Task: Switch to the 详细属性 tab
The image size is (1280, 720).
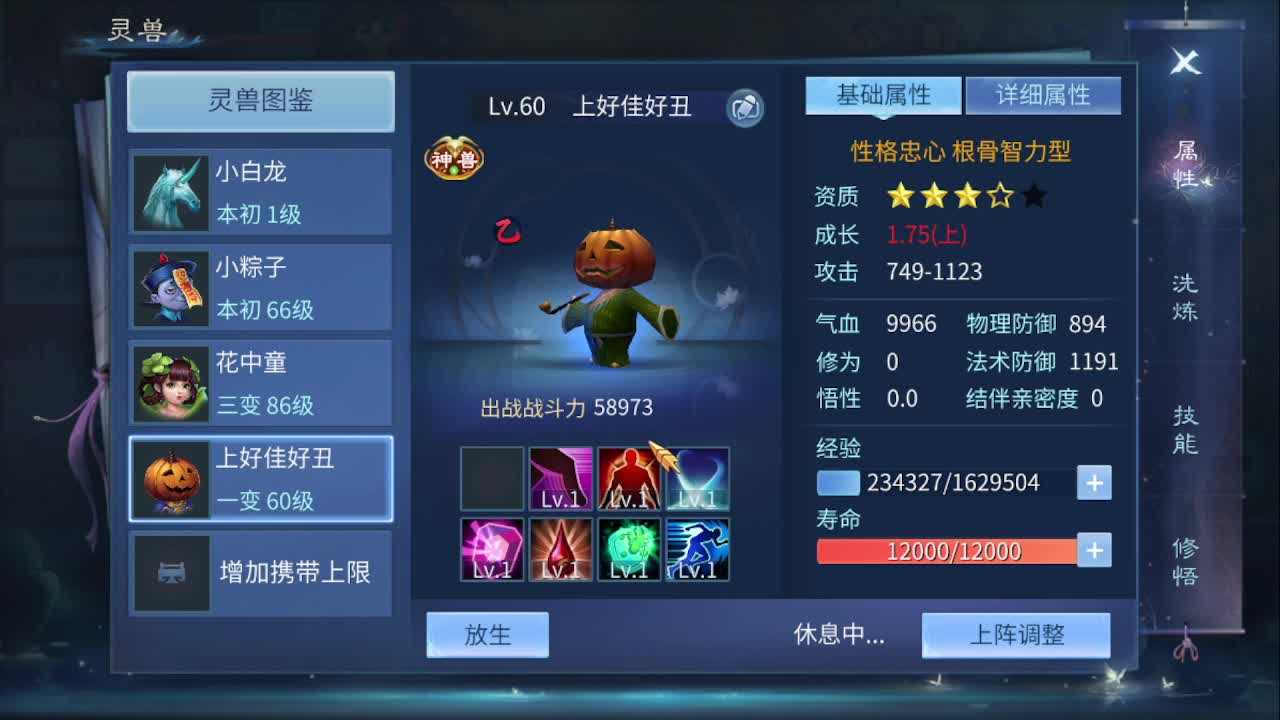Action: (1043, 95)
